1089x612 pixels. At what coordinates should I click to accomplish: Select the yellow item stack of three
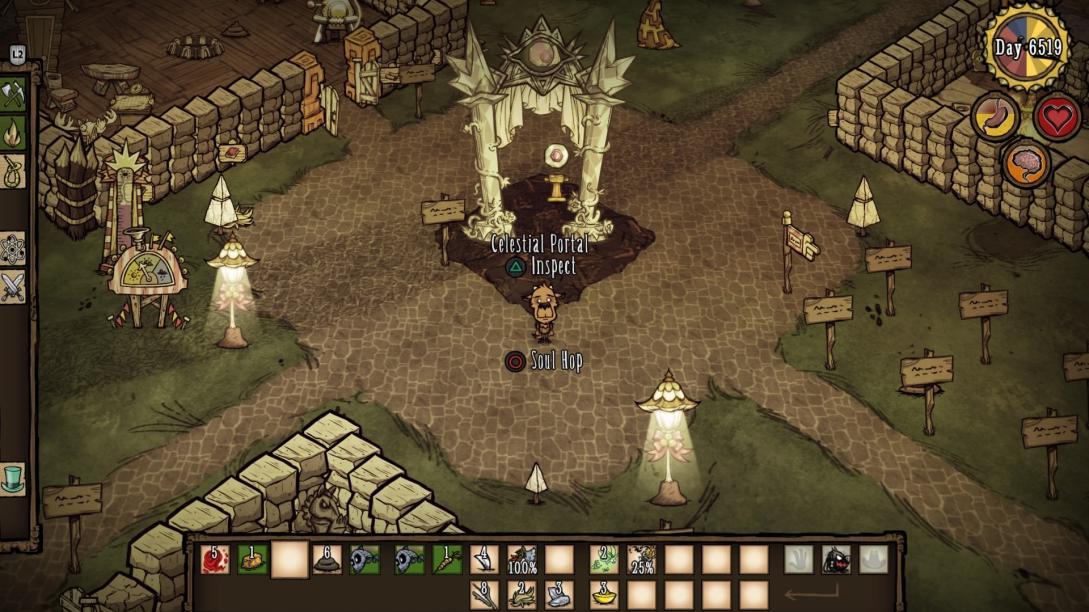coord(604,595)
